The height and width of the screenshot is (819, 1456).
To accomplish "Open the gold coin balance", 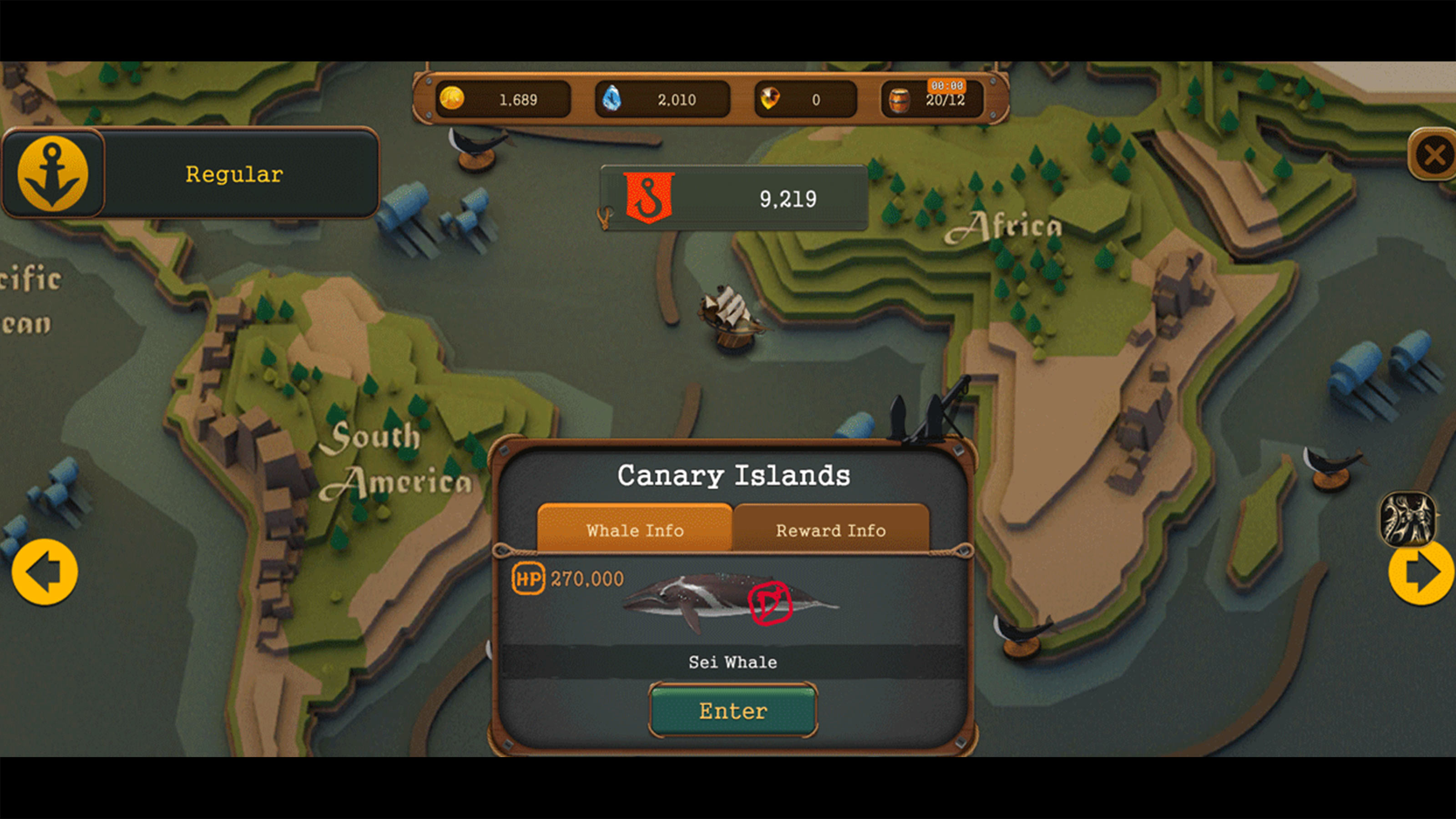I will coord(502,100).
